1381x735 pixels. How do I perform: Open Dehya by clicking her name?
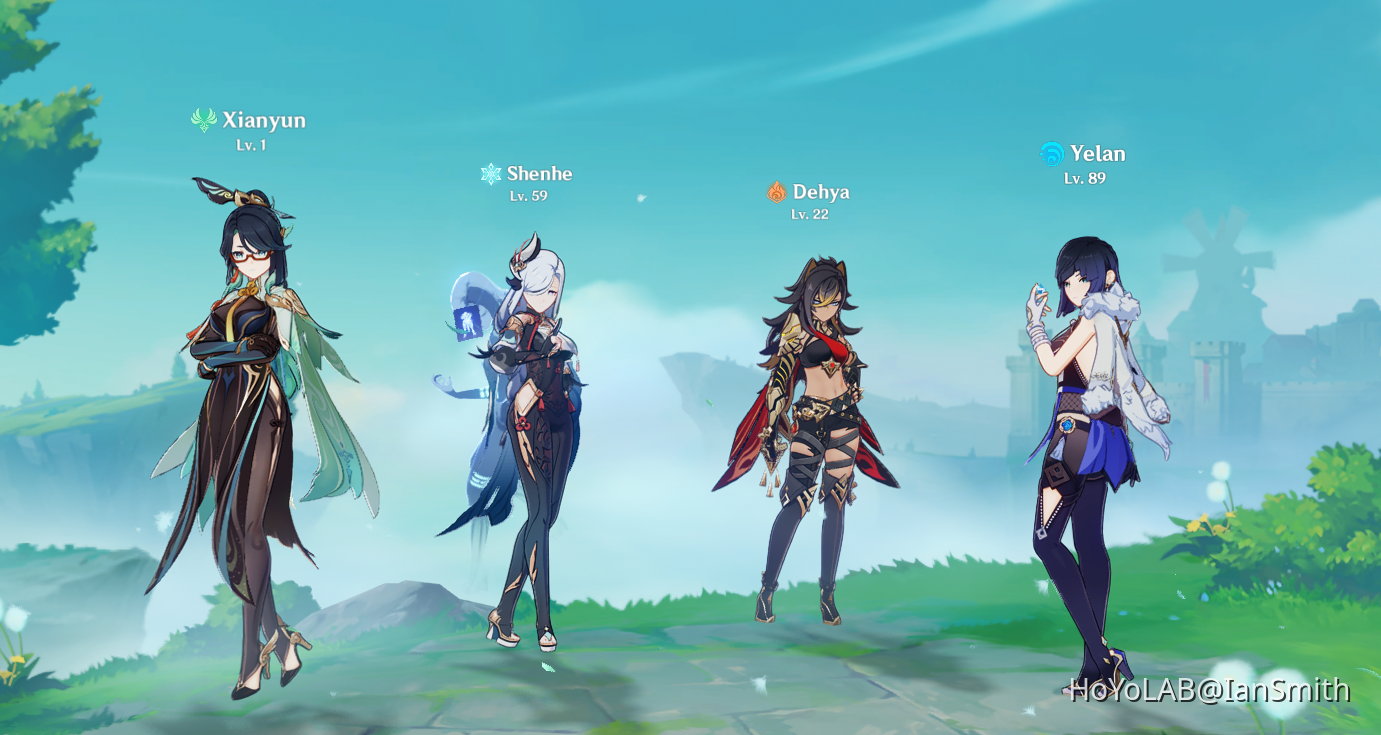823,191
